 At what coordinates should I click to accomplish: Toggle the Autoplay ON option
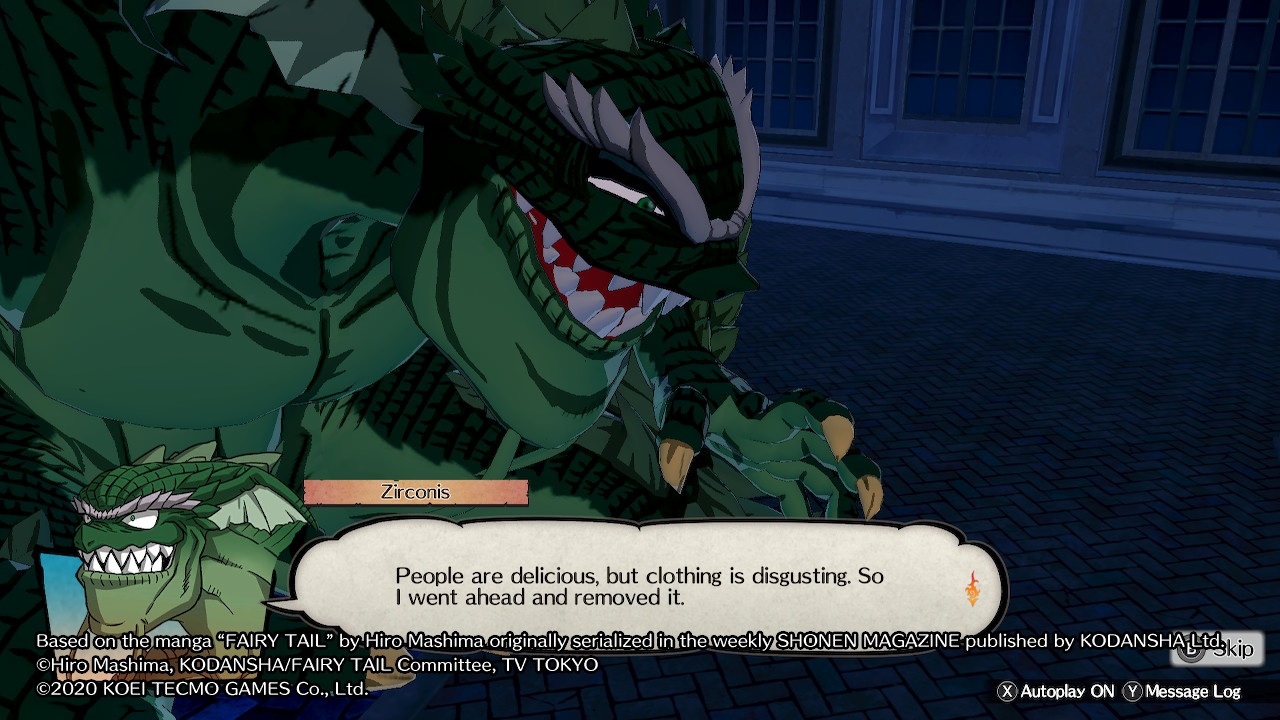[x=1056, y=691]
